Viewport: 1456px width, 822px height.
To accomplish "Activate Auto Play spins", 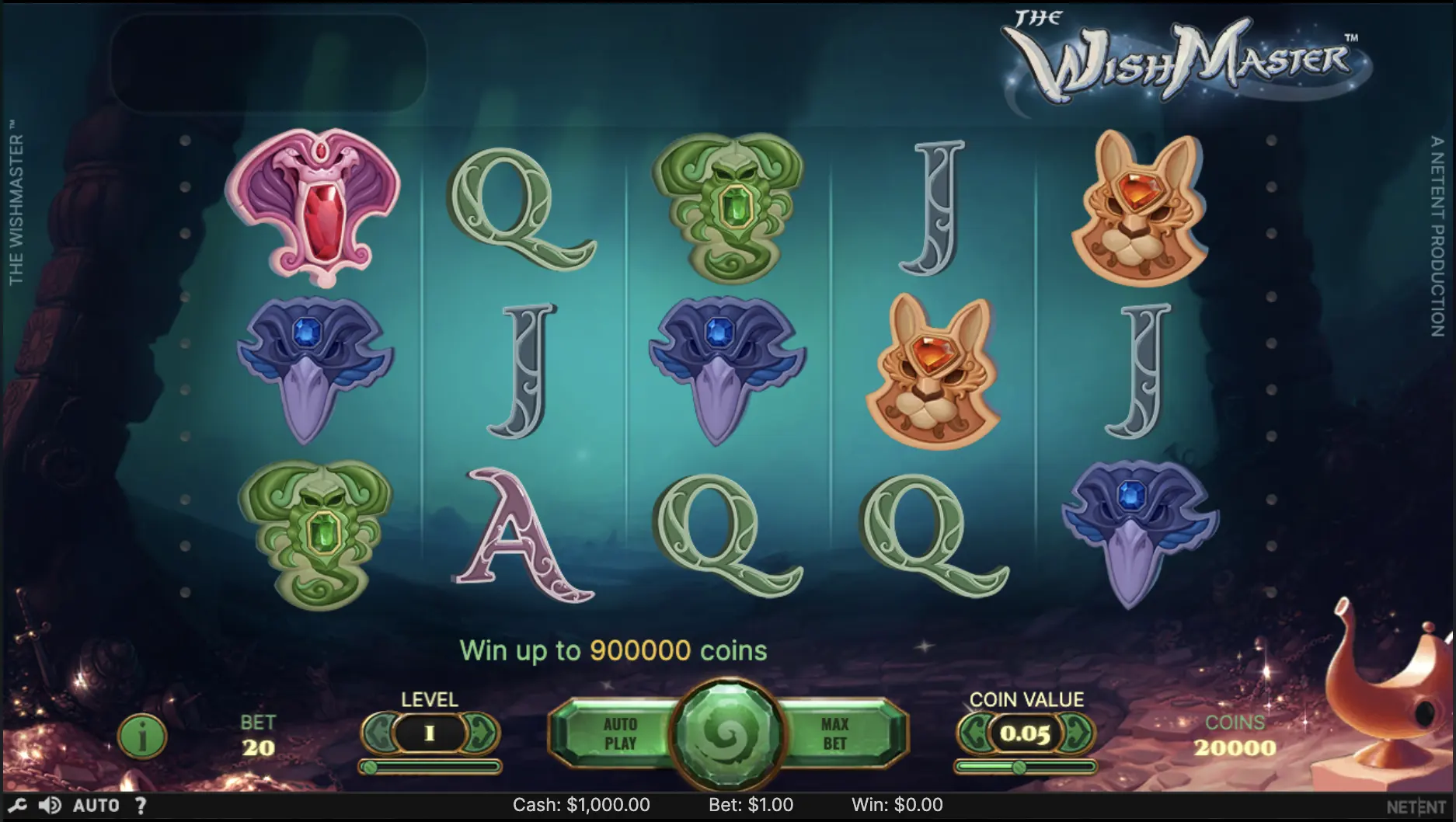I will click(622, 731).
